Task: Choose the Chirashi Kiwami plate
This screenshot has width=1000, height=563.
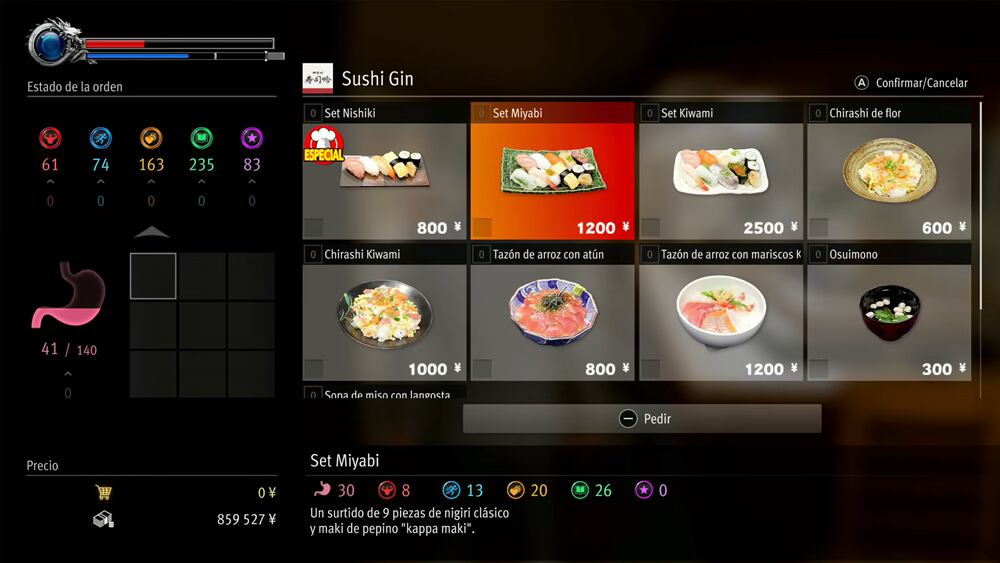Action: point(385,313)
